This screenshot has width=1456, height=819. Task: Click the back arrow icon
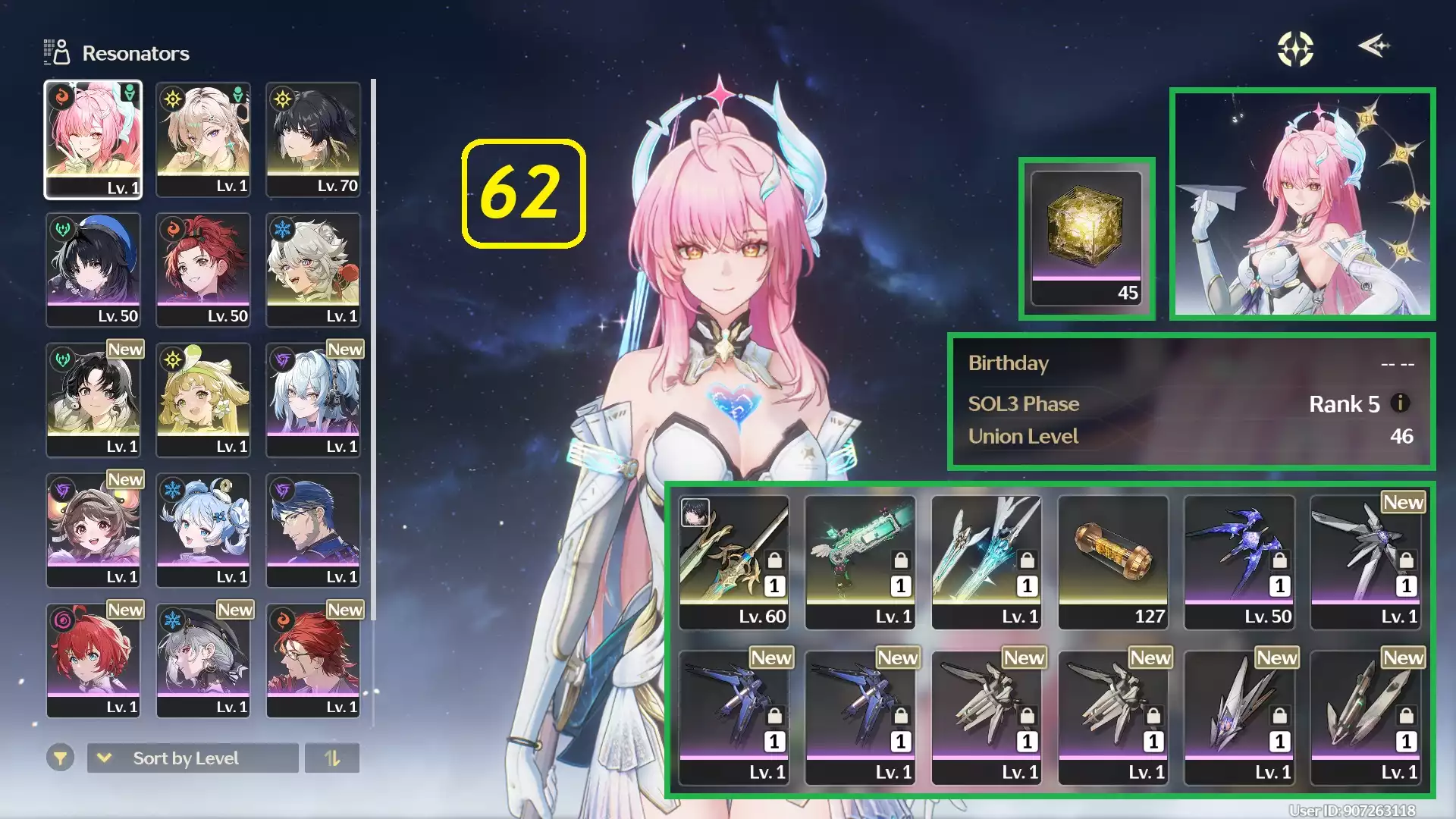click(x=1373, y=46)
